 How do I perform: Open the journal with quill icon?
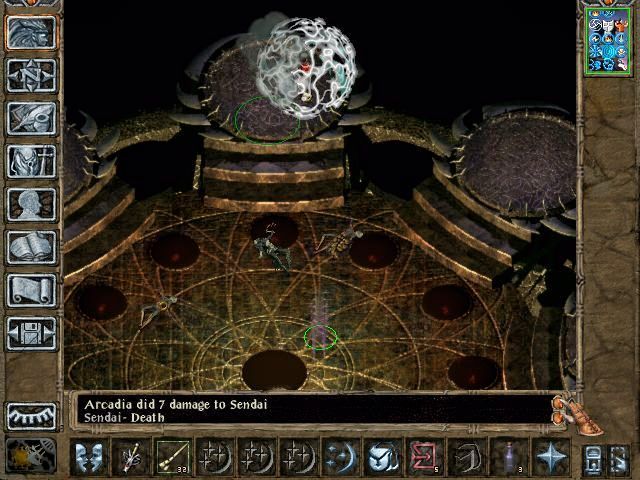pyautogui.click(x=31, y=117)
